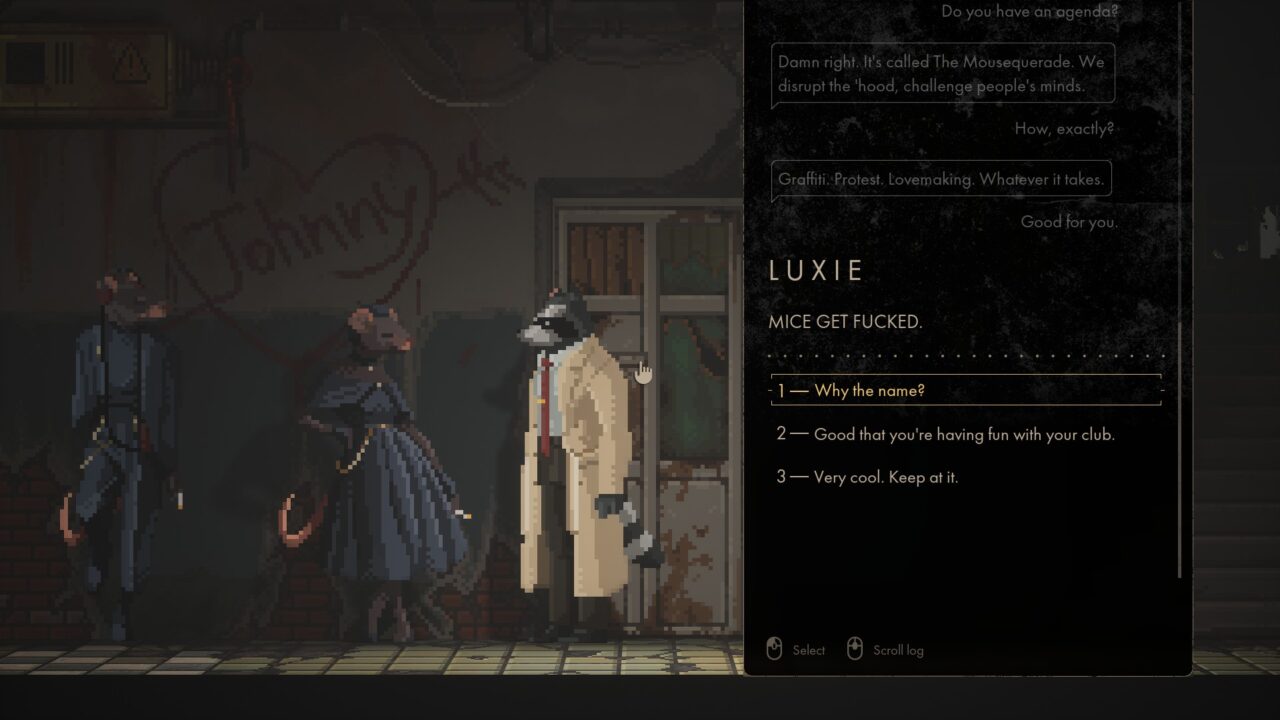Pick the response "Very cool. Keep at it."
This screenshot has height=720, width=1280.
[885, 477]
